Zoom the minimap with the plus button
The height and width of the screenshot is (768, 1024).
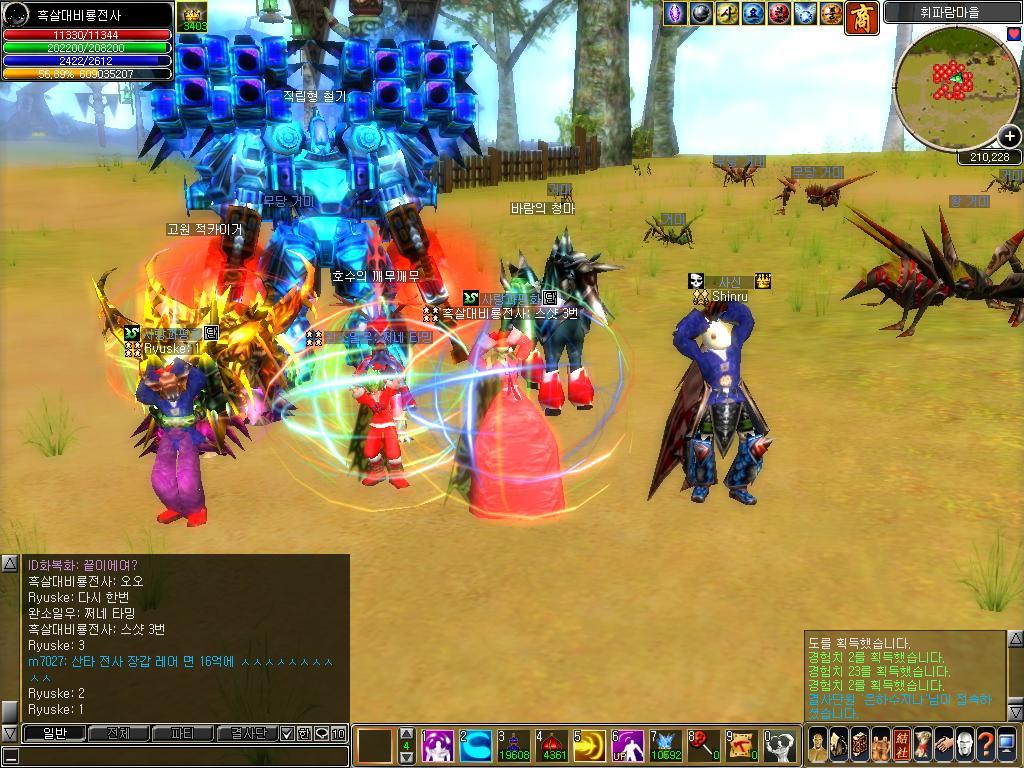1008,137
